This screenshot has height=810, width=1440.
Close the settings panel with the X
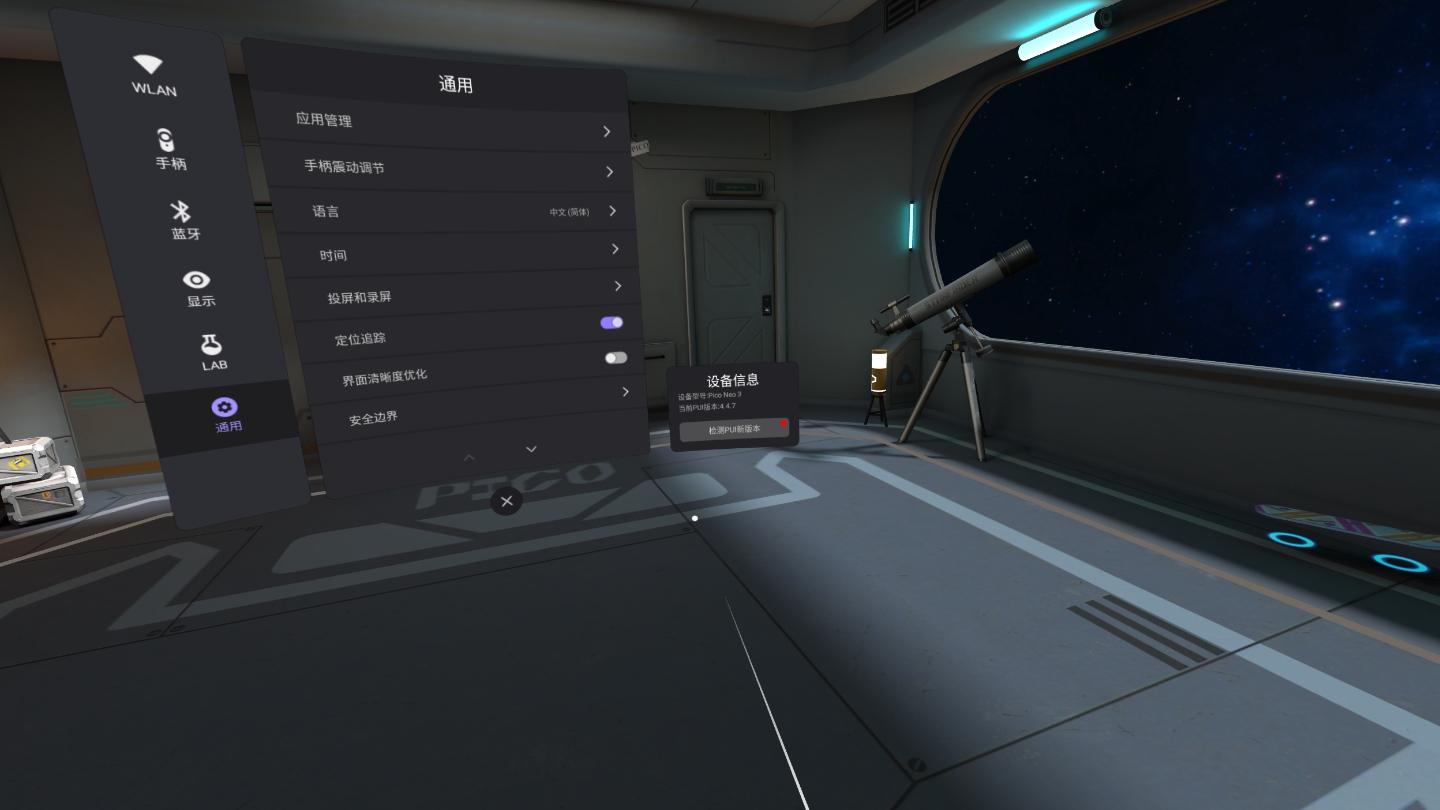coord(507,501)
